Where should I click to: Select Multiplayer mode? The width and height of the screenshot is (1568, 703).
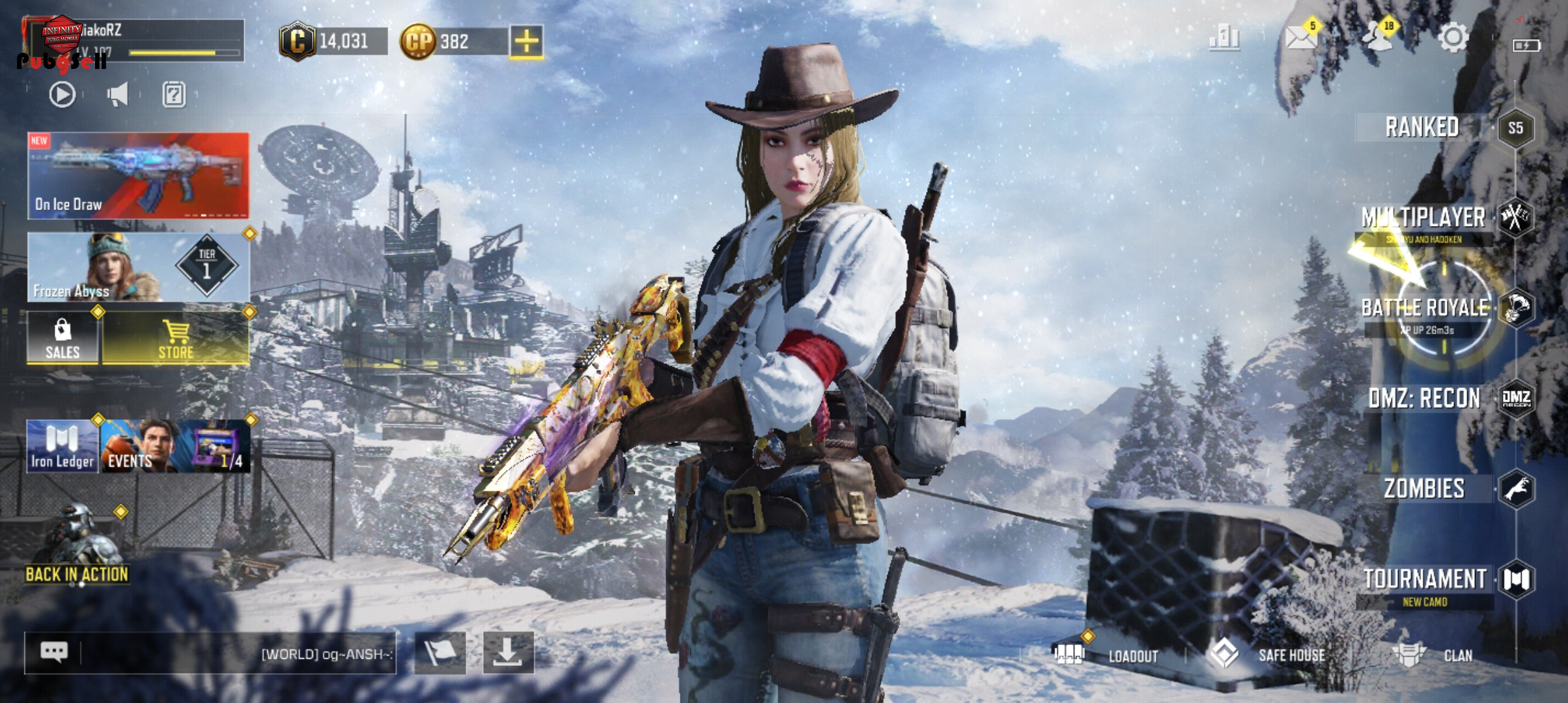[1423, 218]
